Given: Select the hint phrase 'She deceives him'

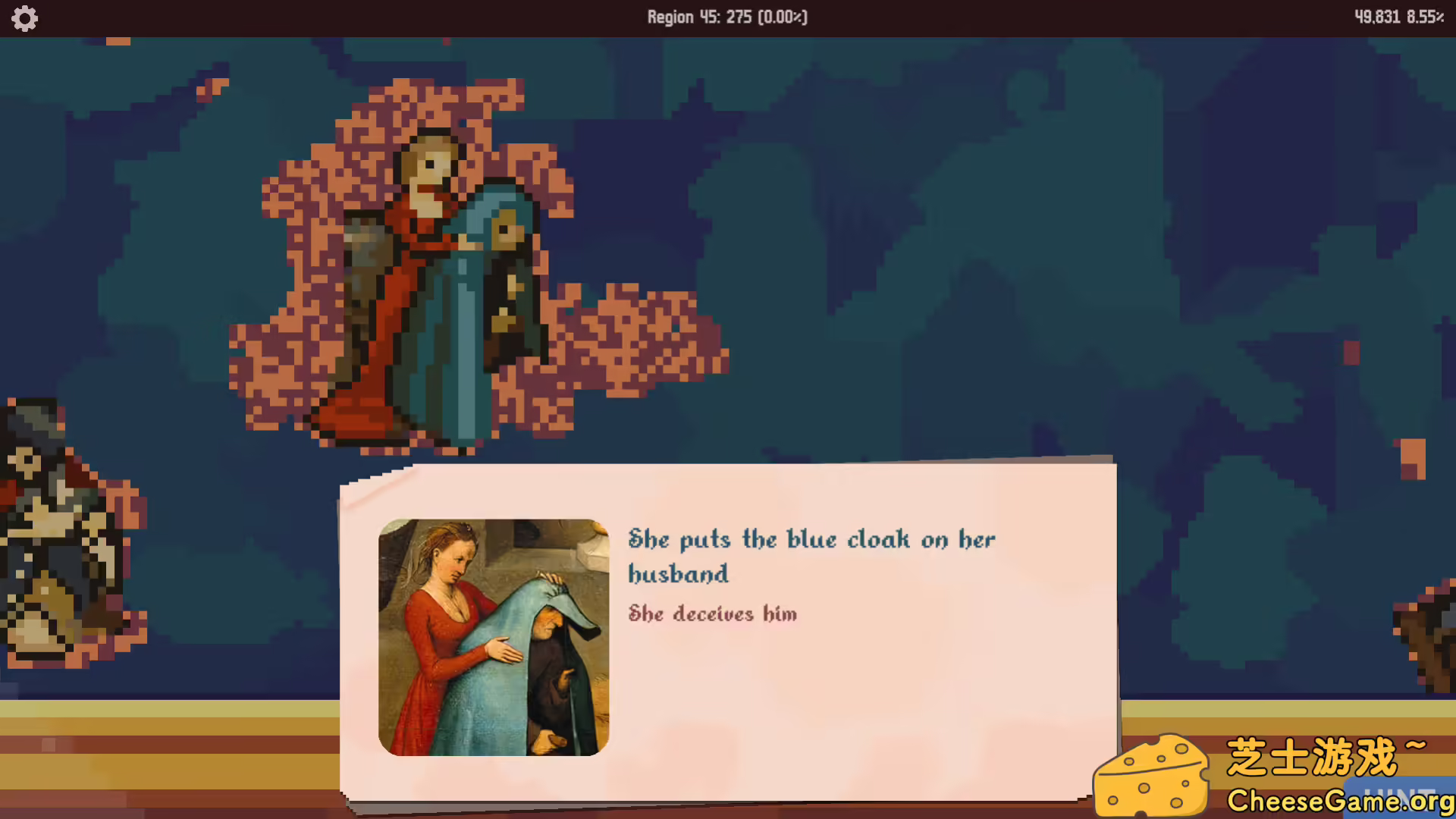Looking at the screenshot, I should click(712, 614).
